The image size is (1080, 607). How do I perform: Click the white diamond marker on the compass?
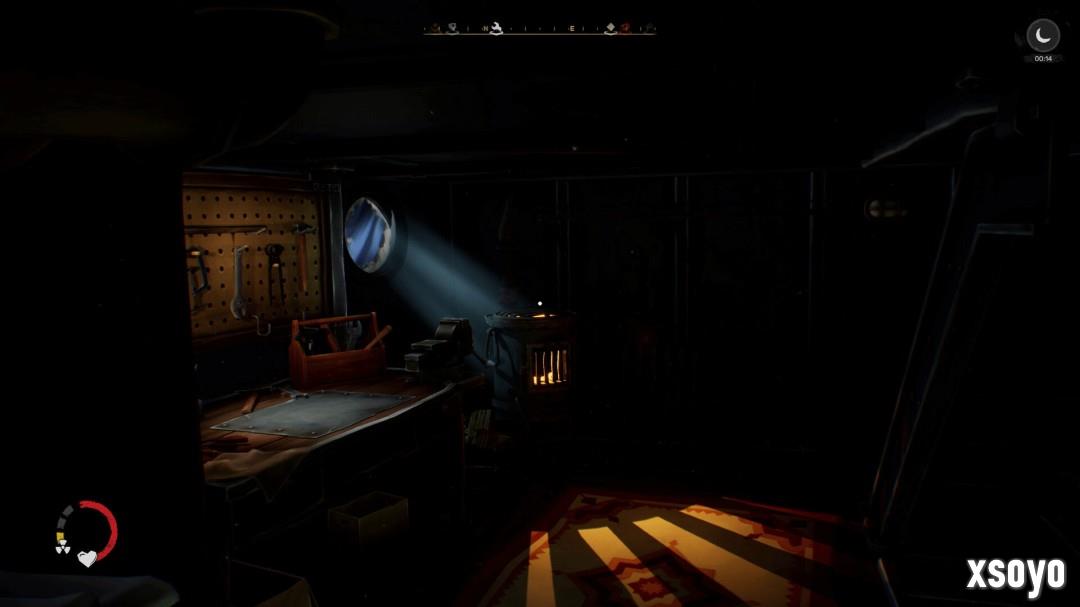point(610,28)
